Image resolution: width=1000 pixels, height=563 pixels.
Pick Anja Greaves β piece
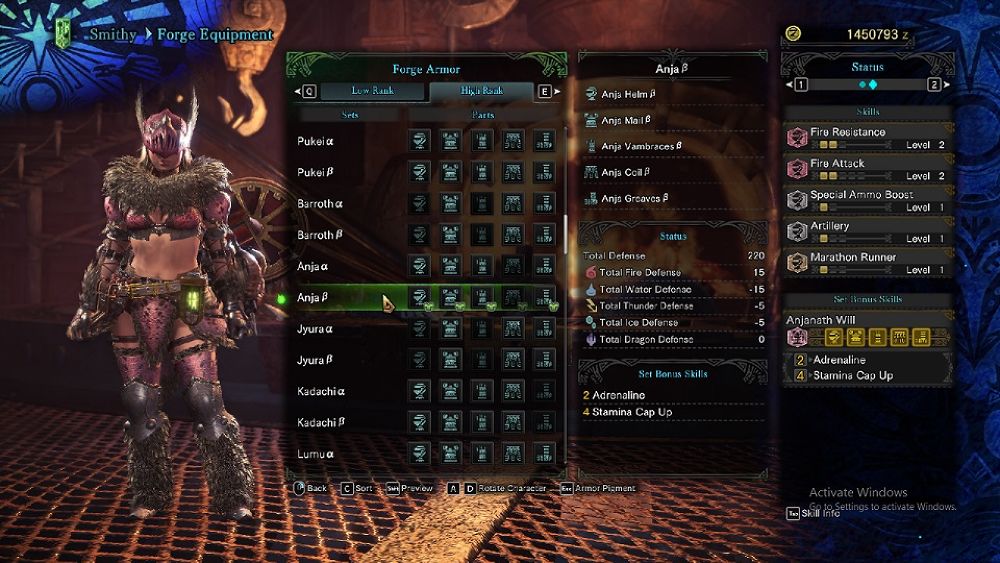(636, 198)
